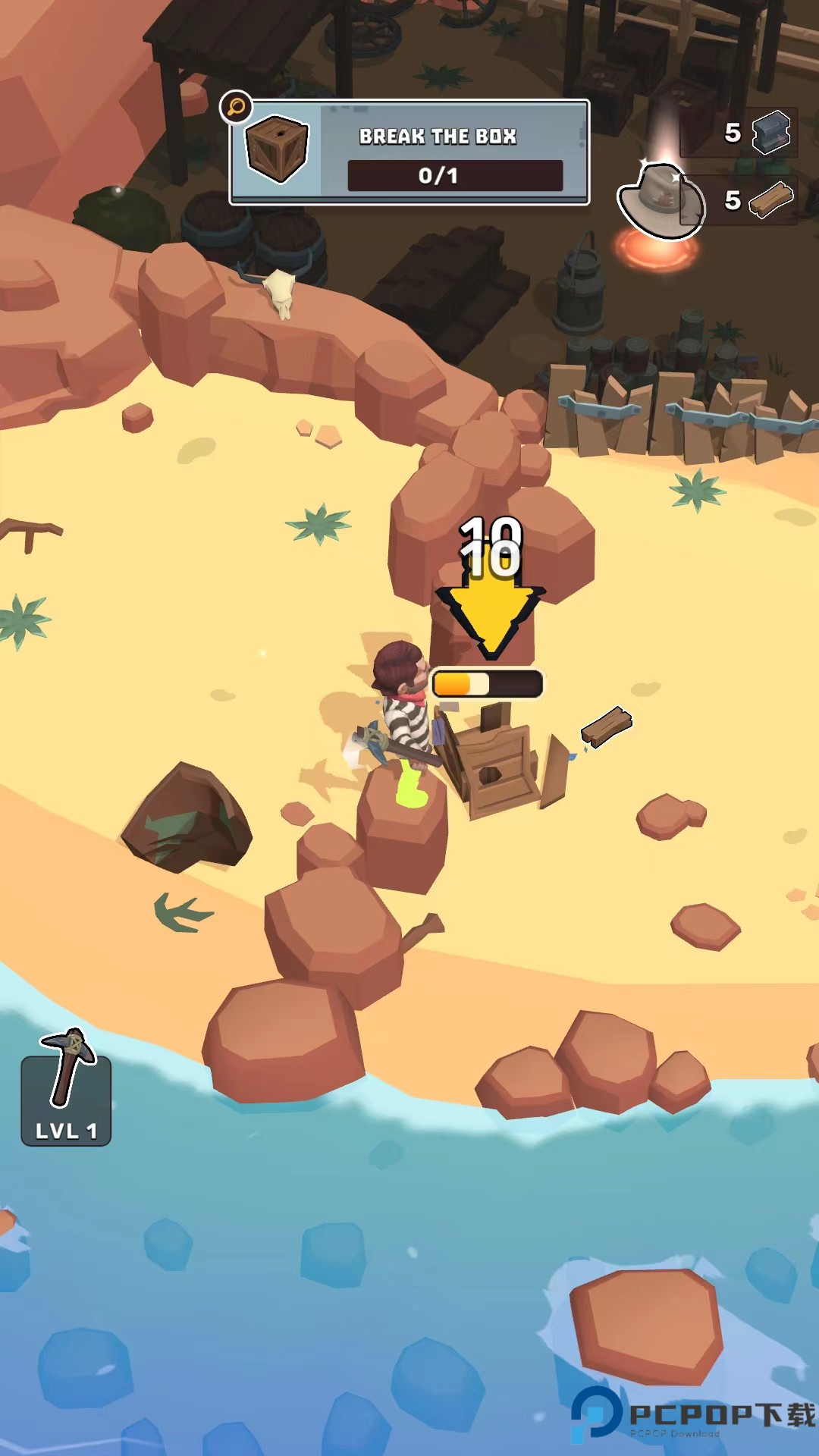819x1456 pixels.
Task: Tap the magnifying glass quest icon
Action: (x=236, y=107)
